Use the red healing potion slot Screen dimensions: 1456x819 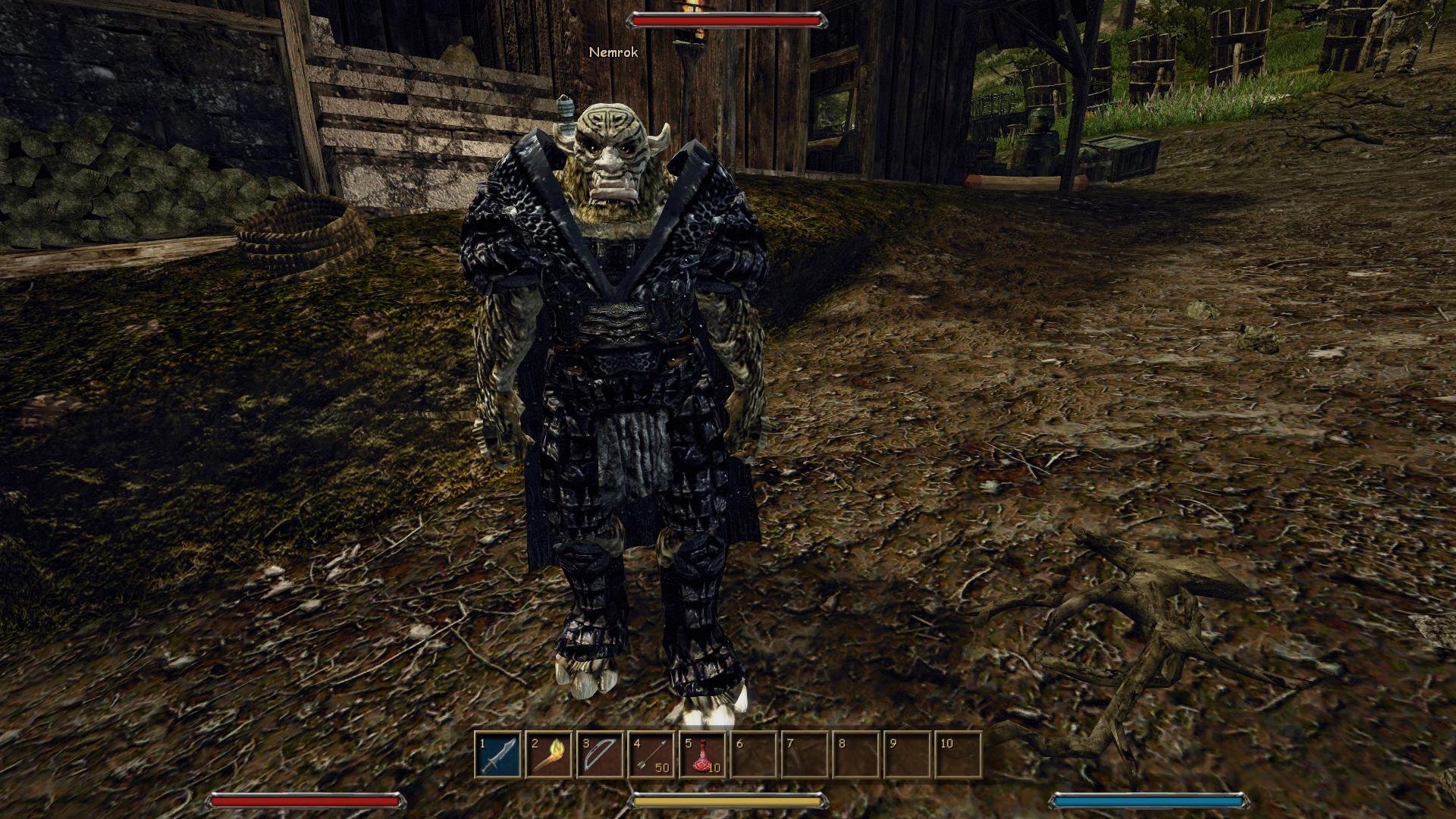(x=702, y=755)
